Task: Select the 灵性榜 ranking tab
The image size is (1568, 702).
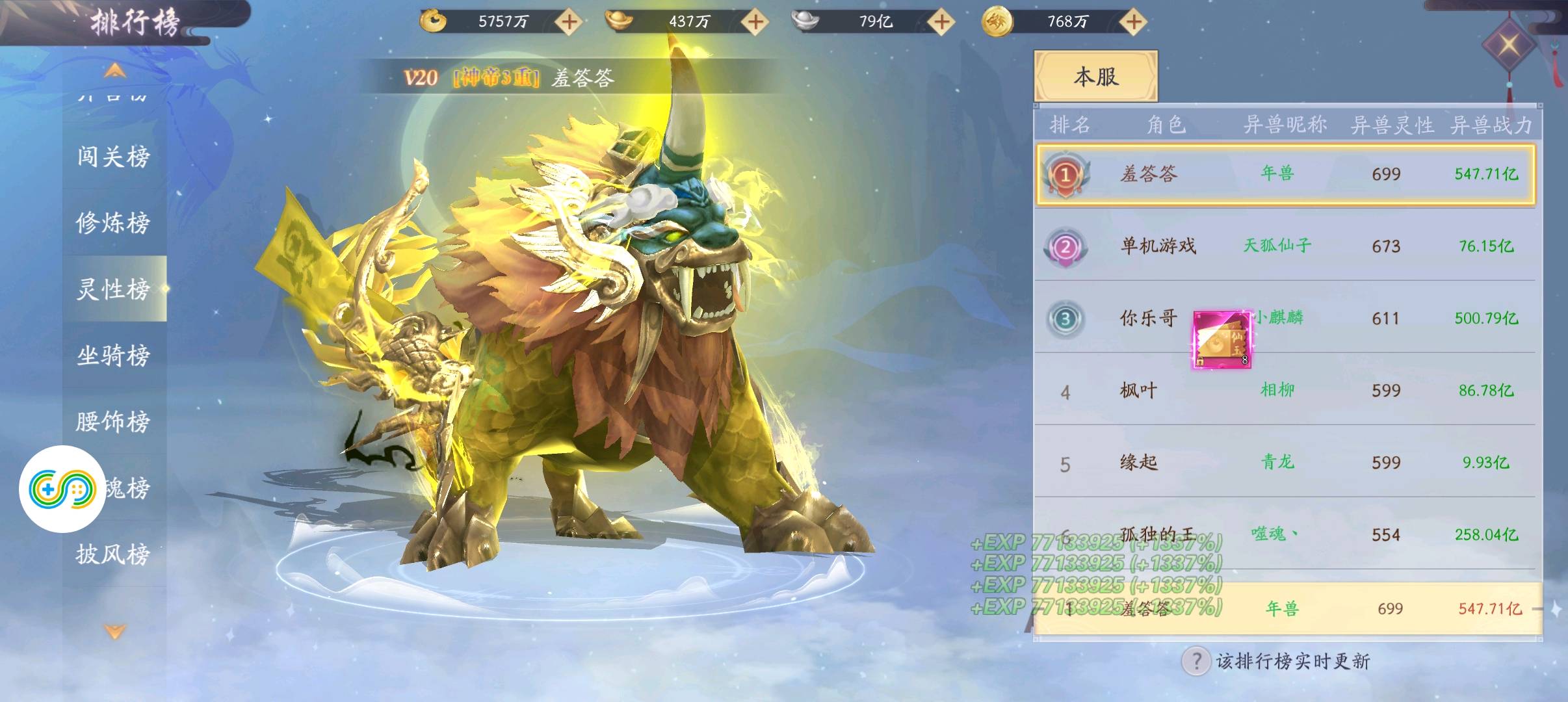Action: (114, 289)
